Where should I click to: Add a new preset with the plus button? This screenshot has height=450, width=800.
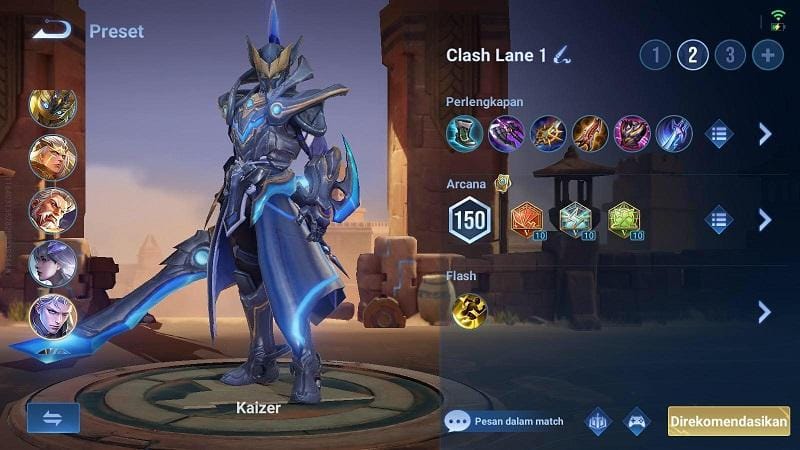(767, 54)
